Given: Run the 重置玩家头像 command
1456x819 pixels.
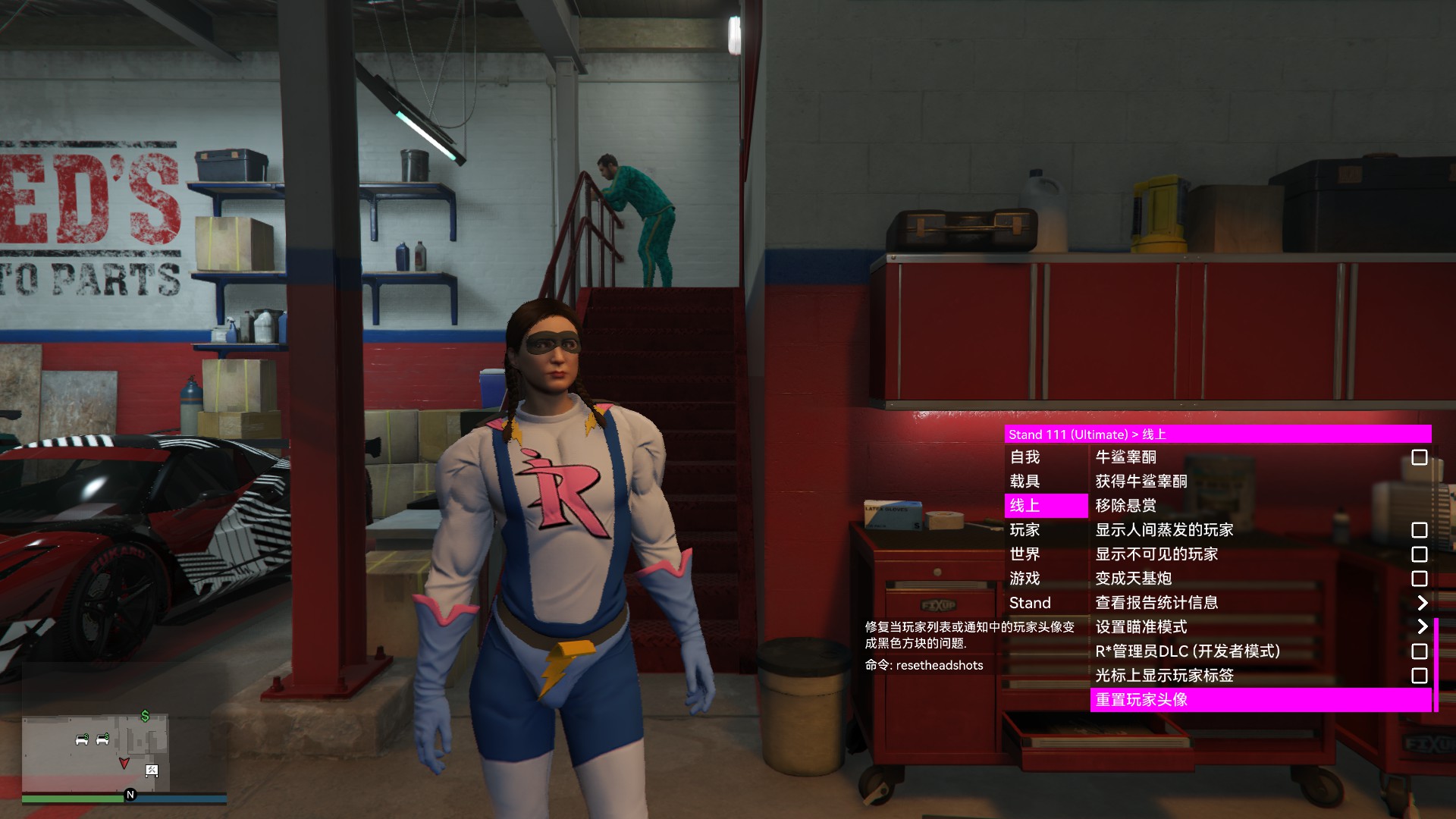Looking at the screenshot, I should 1141,700.
